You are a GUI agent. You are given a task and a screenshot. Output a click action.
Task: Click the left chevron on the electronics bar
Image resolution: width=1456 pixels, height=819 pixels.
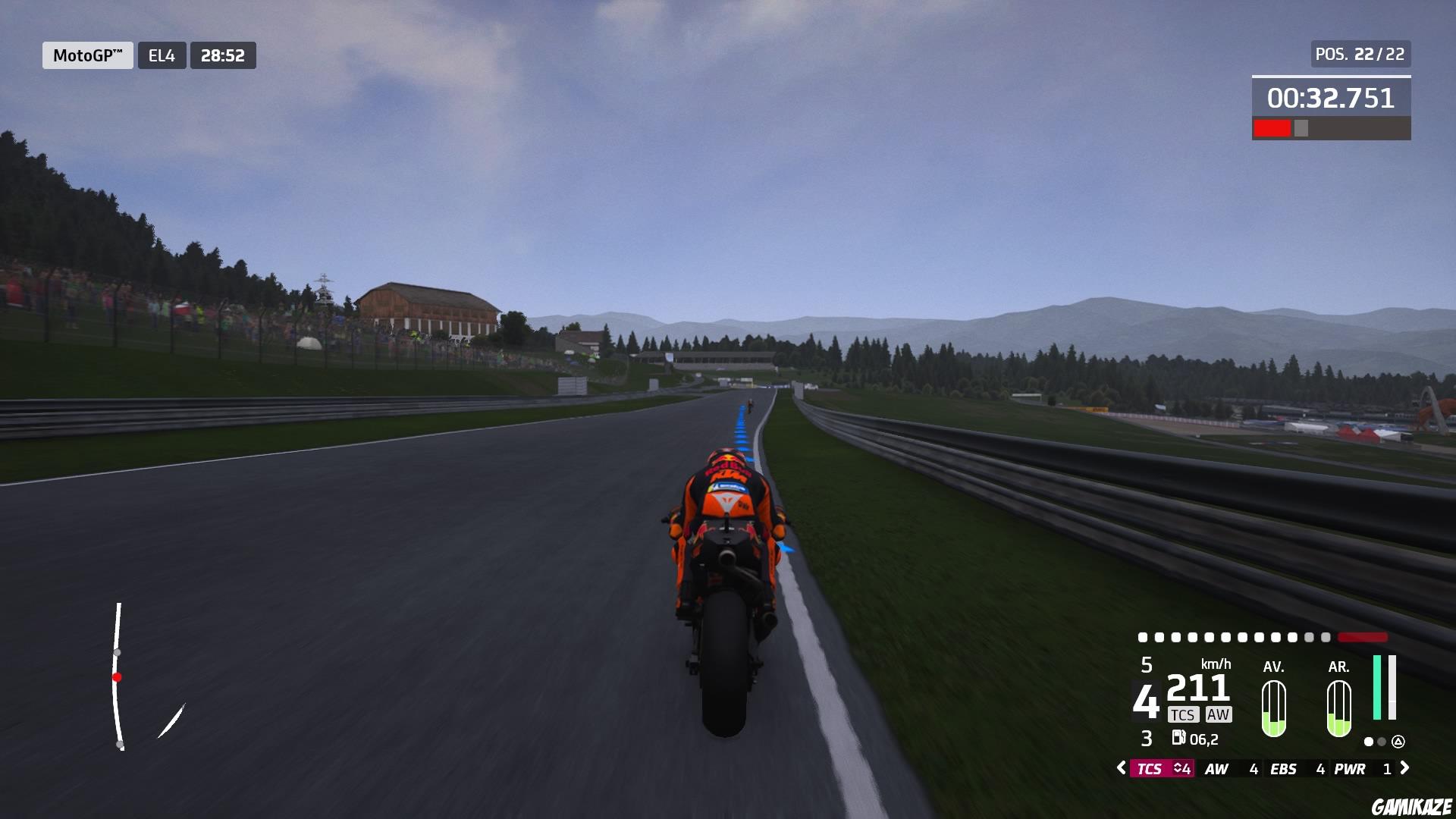click(1122, 767)
